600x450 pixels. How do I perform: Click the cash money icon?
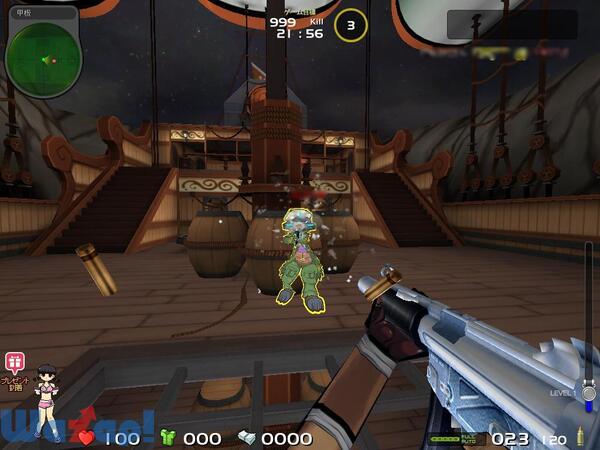point(247,438)
